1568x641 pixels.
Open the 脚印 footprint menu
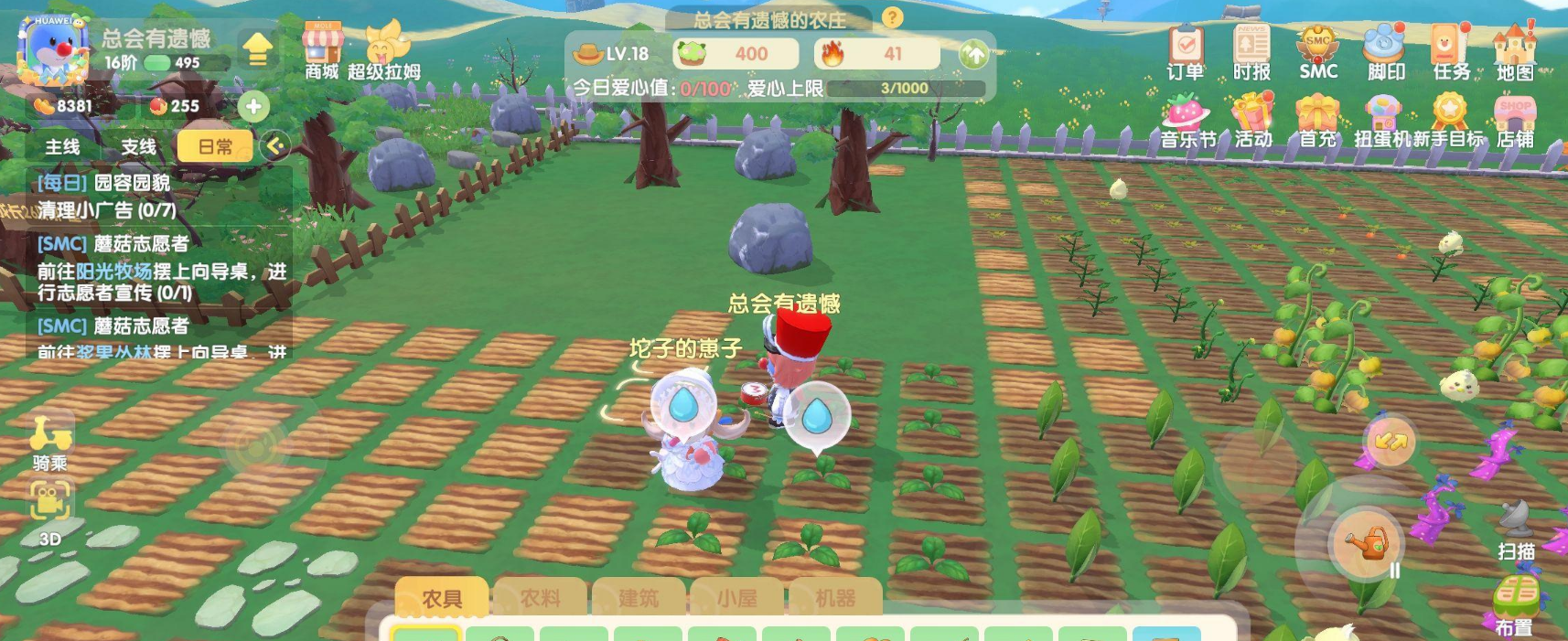pyautogui.click(x=1385, y=51)
